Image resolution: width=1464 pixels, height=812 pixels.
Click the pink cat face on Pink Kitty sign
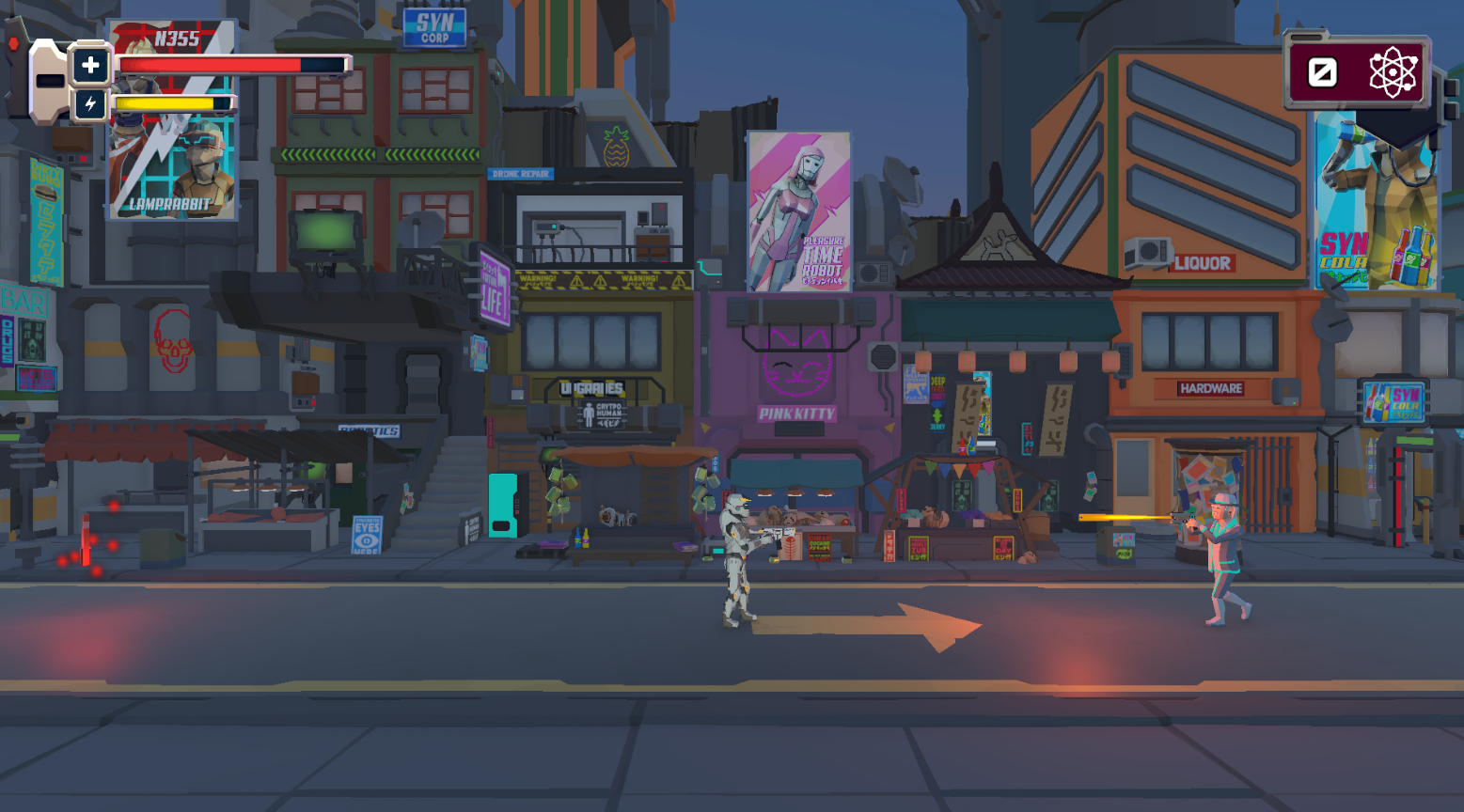[798, 362]
